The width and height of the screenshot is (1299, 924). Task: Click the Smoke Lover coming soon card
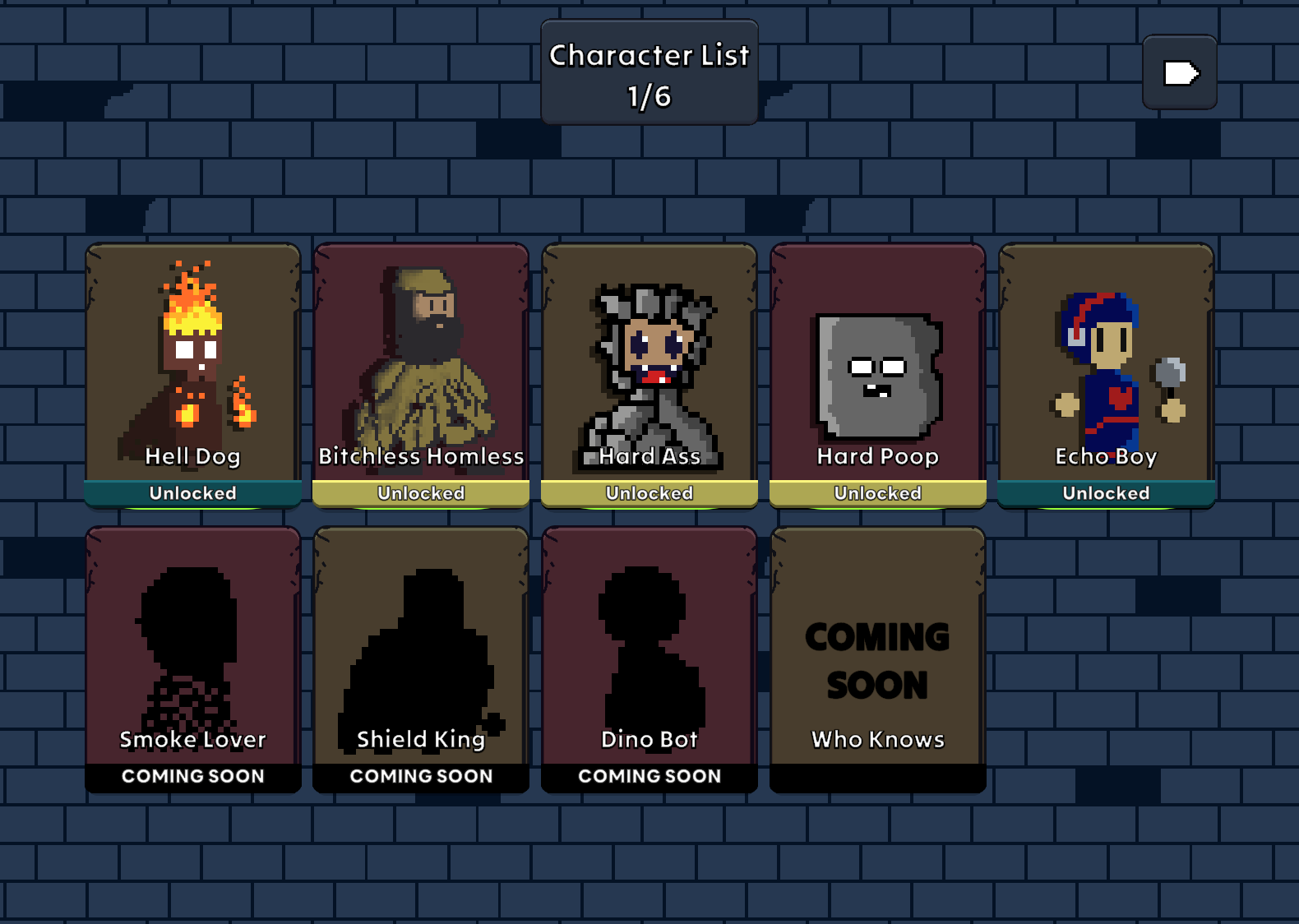[x=193, y=659]
